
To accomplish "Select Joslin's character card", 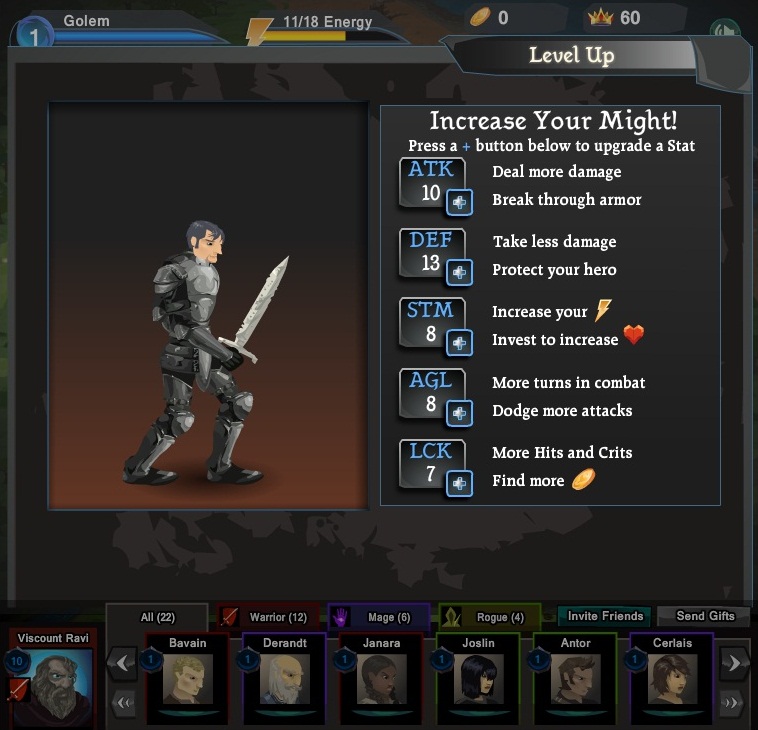I will [478, 679].
